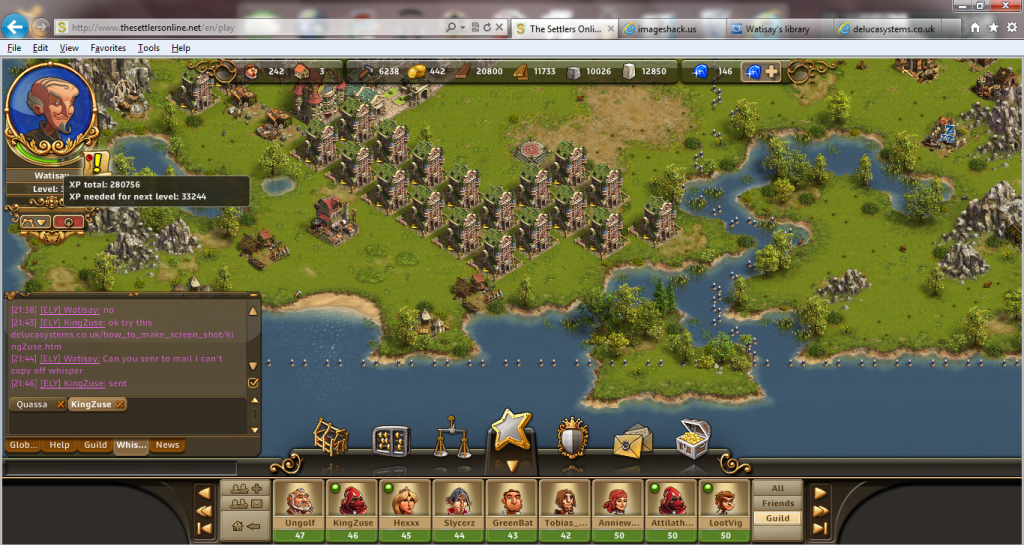Show All in the friends list filter
The image size is (1024, 545).
[x=777, y=488]
